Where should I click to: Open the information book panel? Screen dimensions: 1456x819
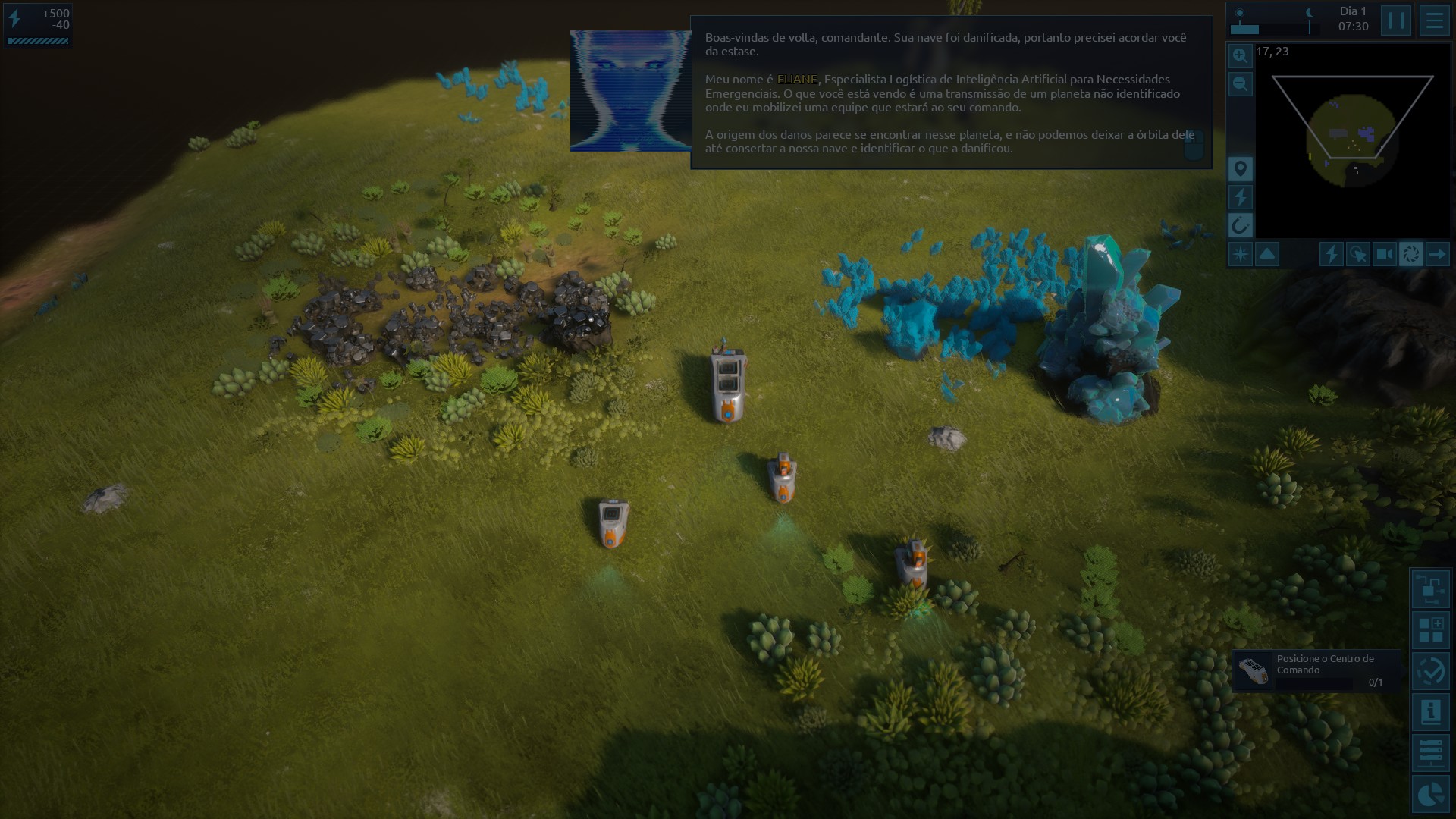tap(1431, 712)
